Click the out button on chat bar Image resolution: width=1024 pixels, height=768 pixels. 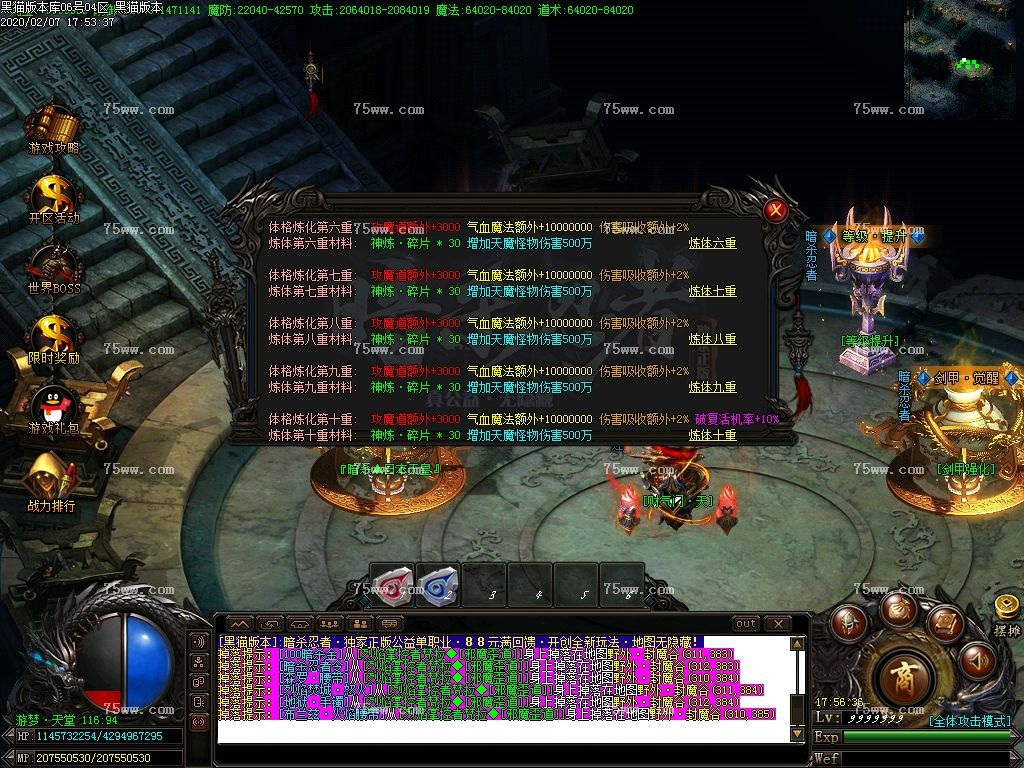coord(746,624)
